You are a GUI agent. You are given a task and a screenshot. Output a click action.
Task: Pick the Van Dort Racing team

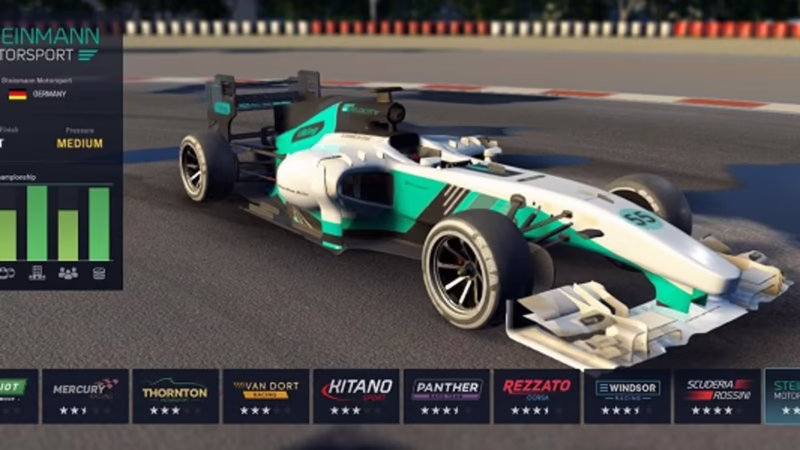265,396
